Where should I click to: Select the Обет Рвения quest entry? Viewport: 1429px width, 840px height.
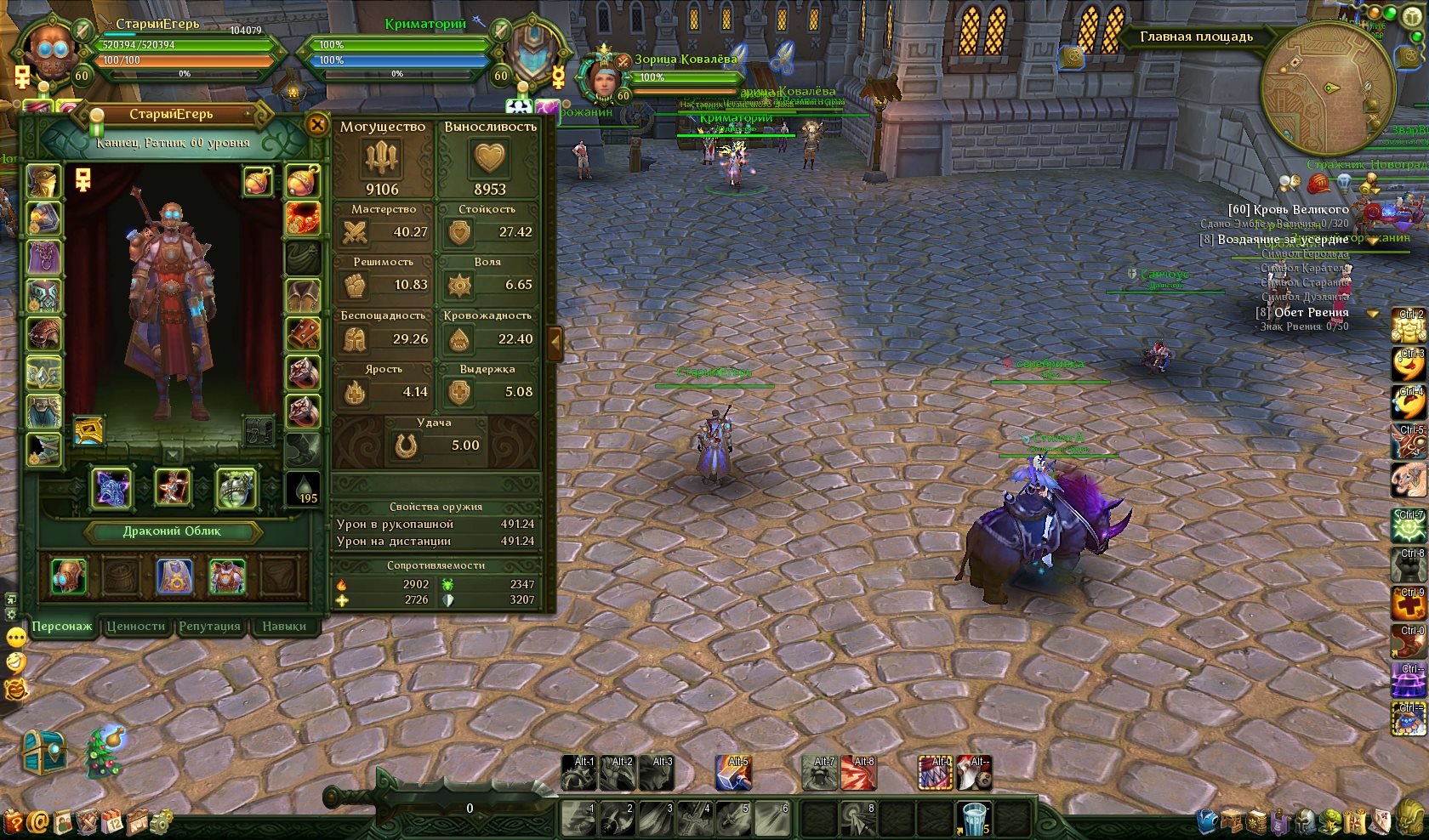coord(1302,312)
